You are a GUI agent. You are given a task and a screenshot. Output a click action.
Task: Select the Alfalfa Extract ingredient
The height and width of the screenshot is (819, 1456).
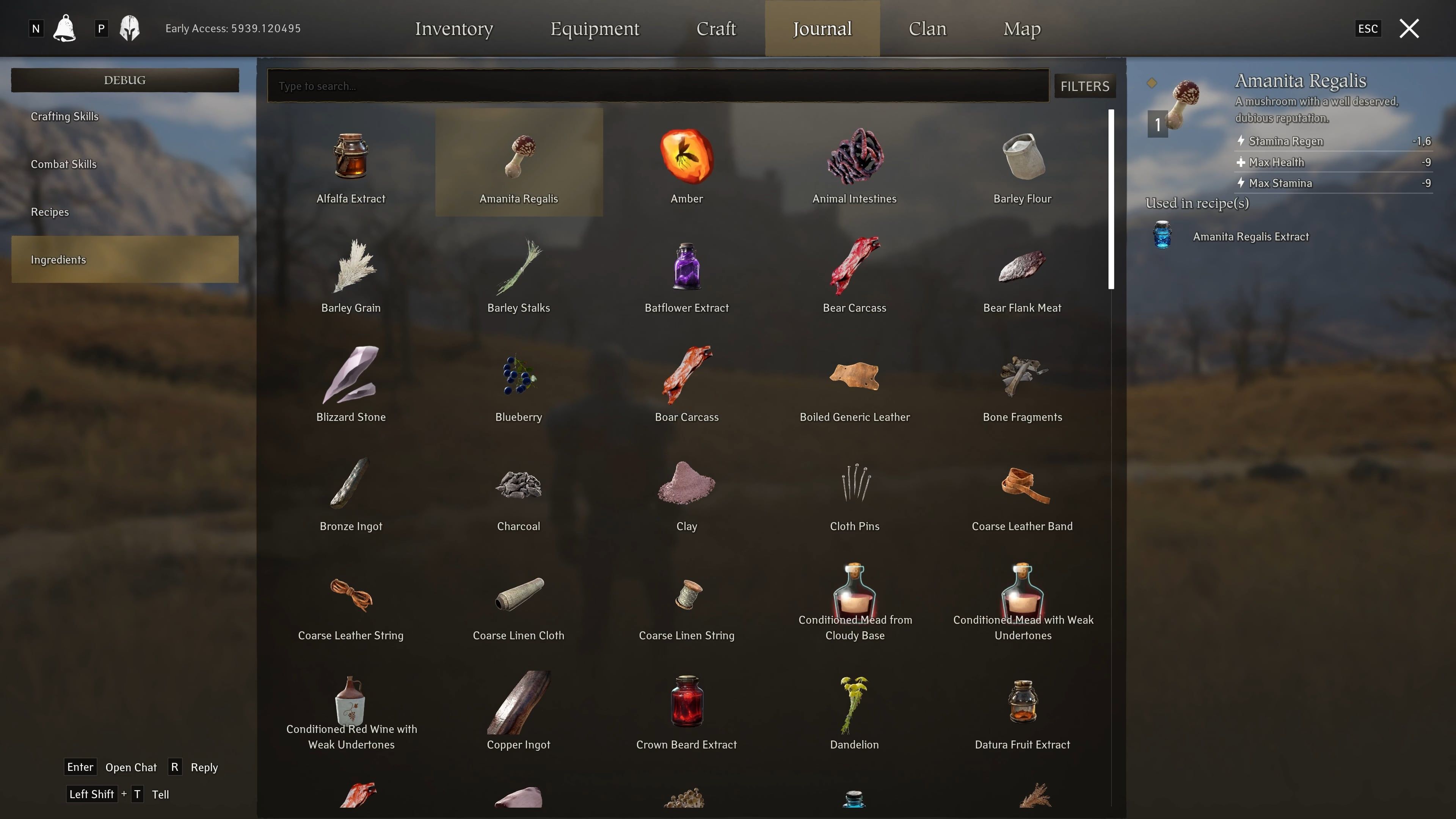click(350, 164)
